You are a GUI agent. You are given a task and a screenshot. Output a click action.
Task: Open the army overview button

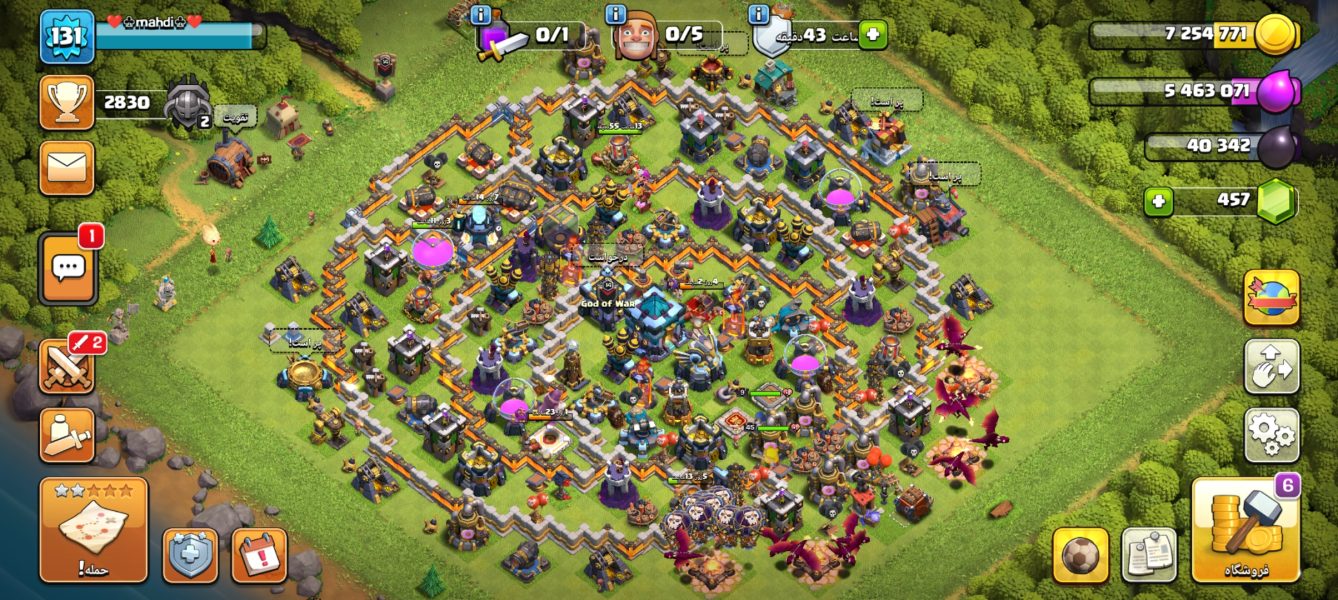pyautogui.click(x=67, y=435)
